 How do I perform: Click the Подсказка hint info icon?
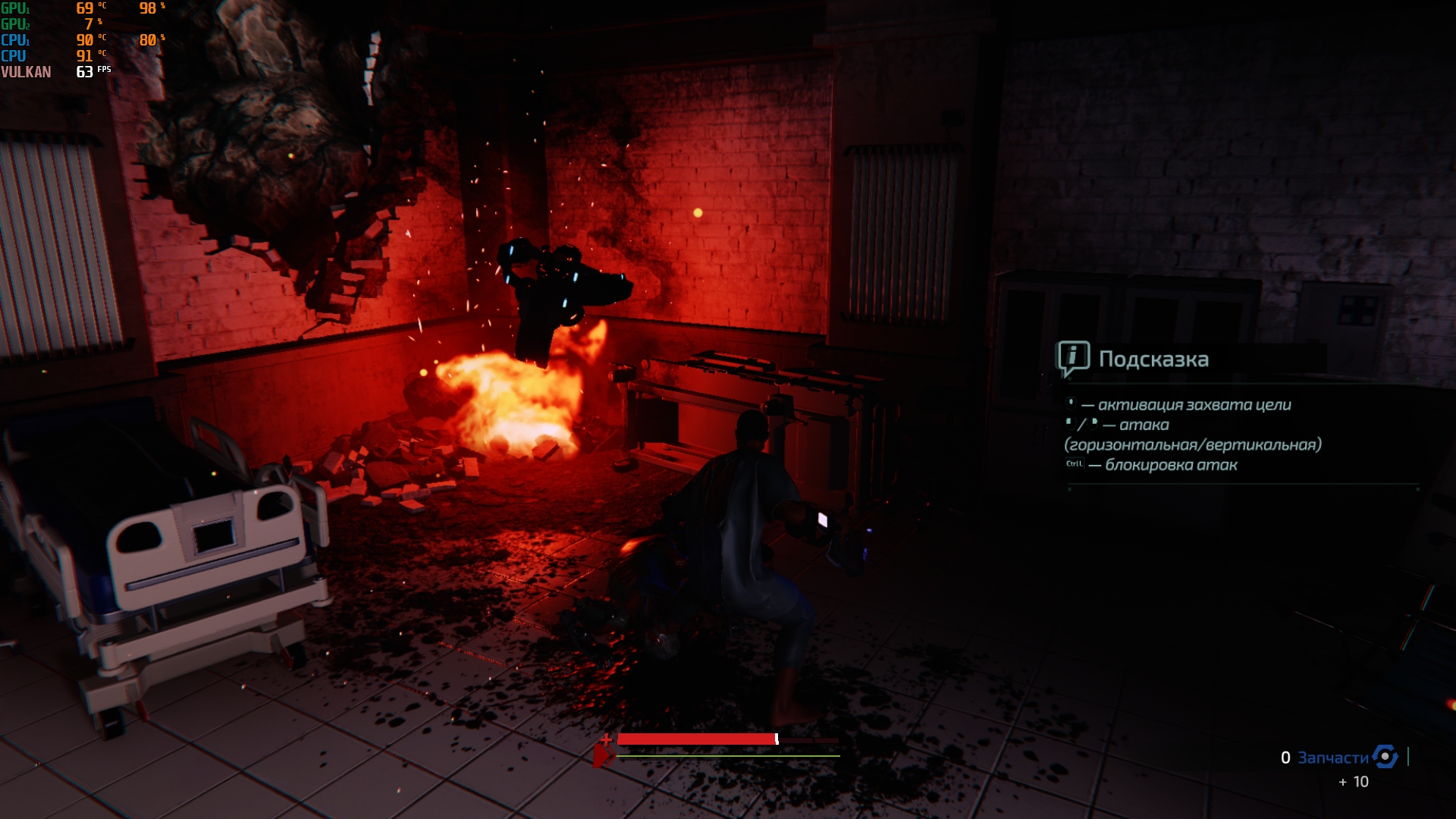pos(1073,358)
